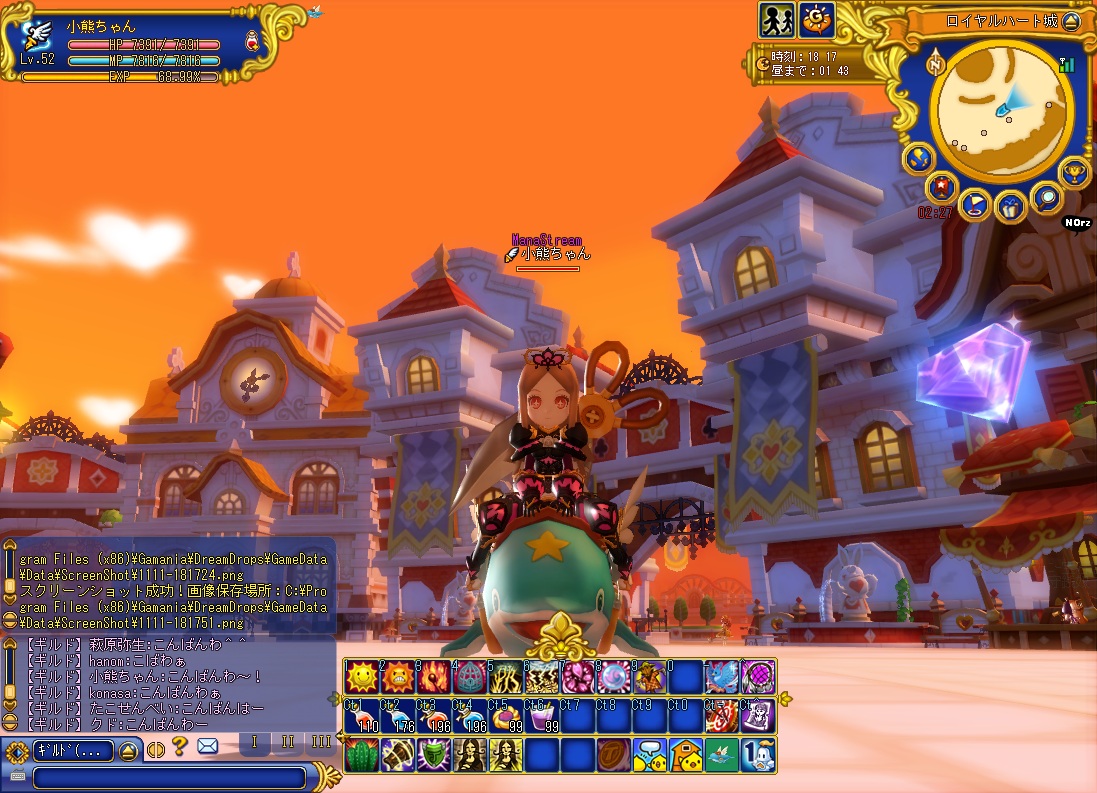The width and height of the screenshot is (1097, 793).
Task: Cast the lightning storm skill
Action: point(541,677)
